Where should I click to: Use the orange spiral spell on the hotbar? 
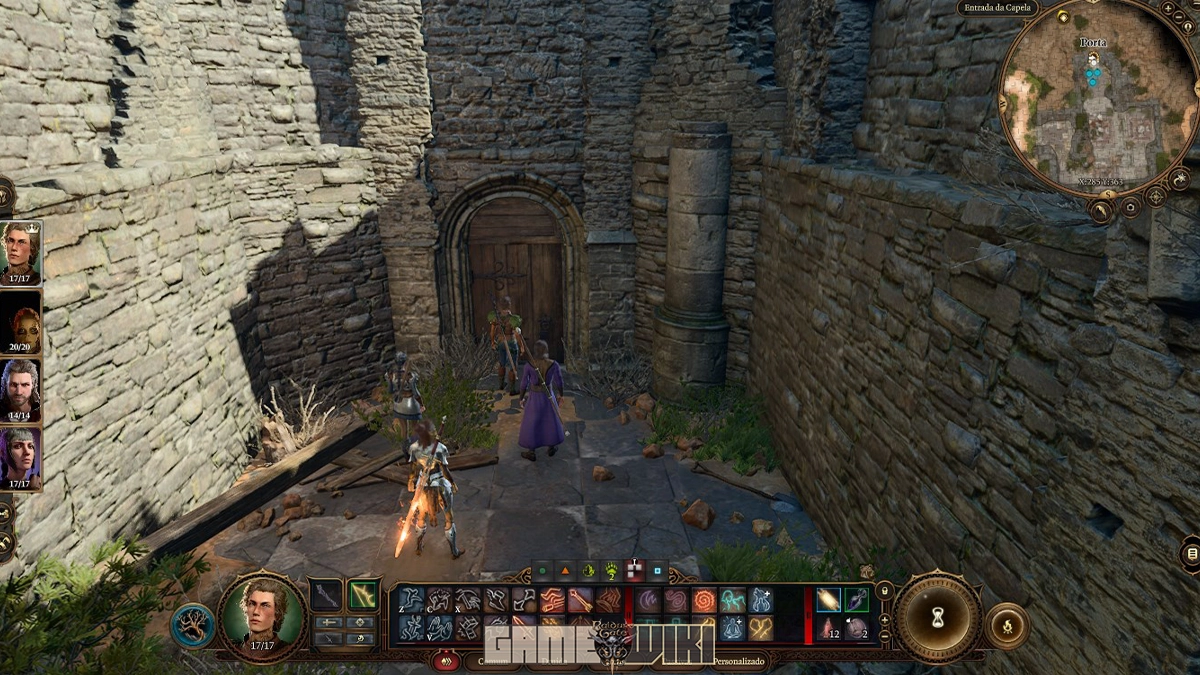coord(704,600)
